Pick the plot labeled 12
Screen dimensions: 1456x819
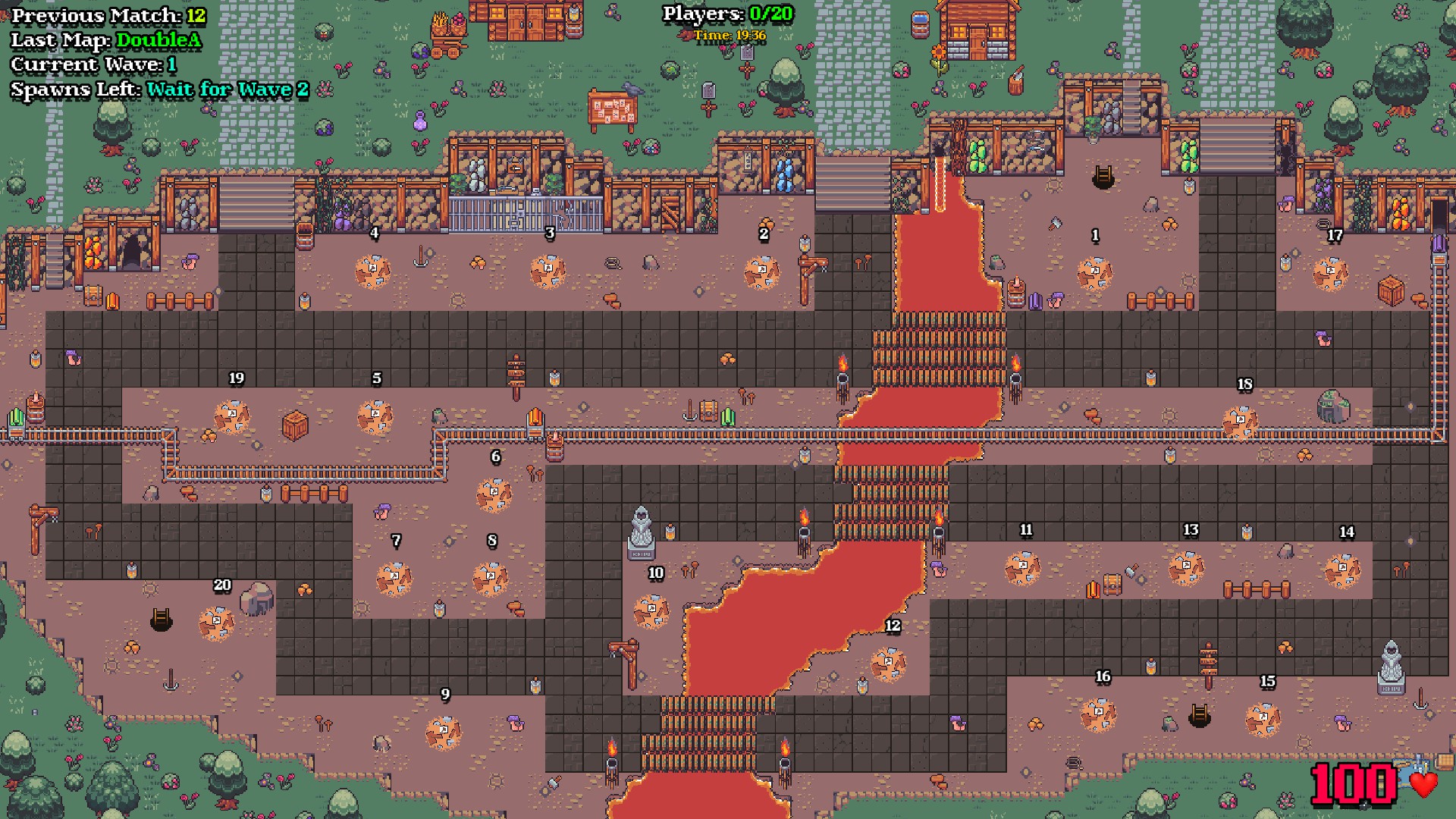click(x=888, y=664)
